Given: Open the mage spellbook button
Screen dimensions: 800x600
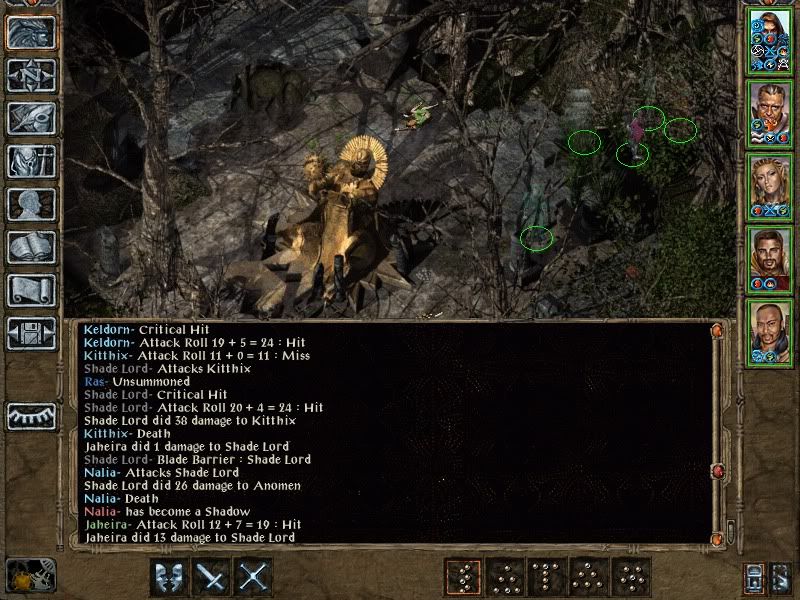Looking at the screenshot, I should point(31,247).
